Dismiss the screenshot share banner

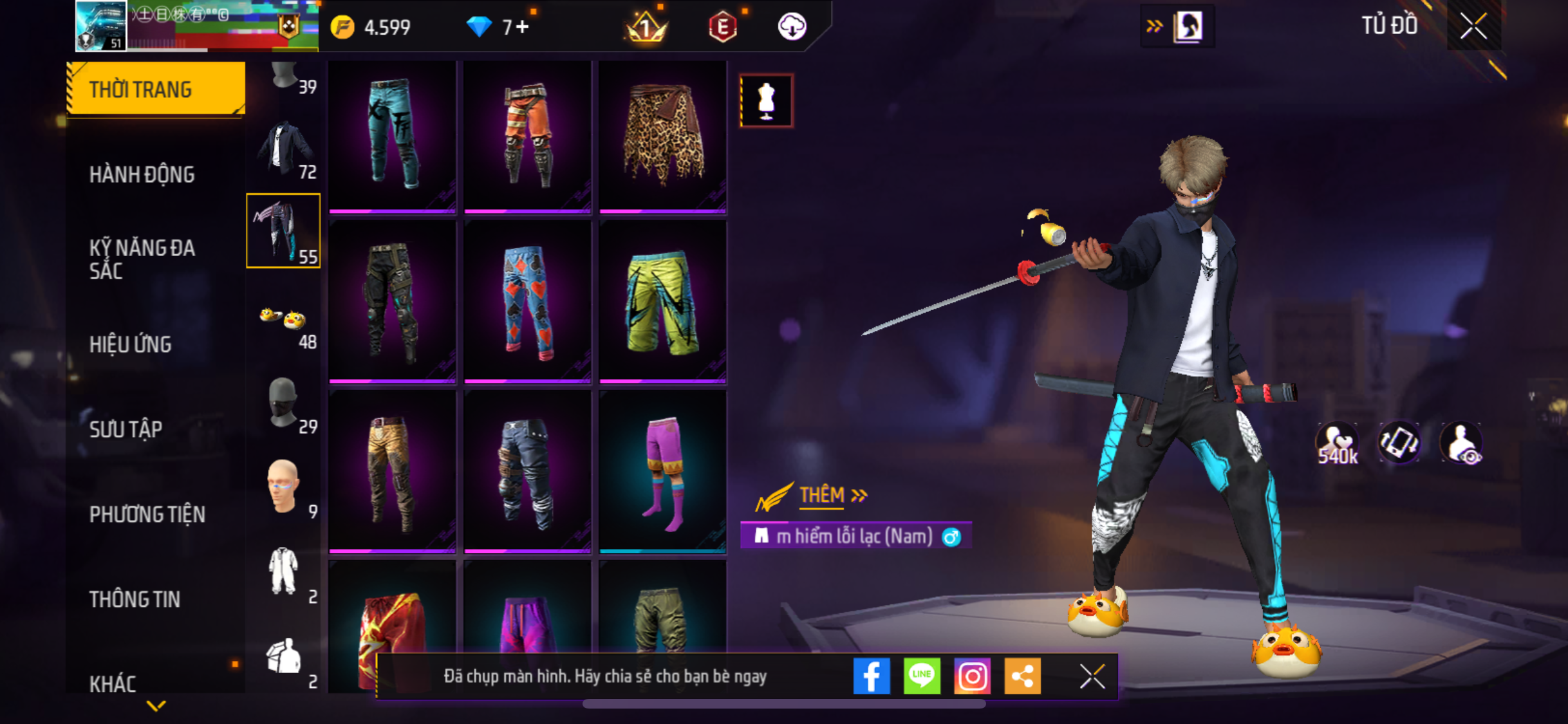point(1092,676)
